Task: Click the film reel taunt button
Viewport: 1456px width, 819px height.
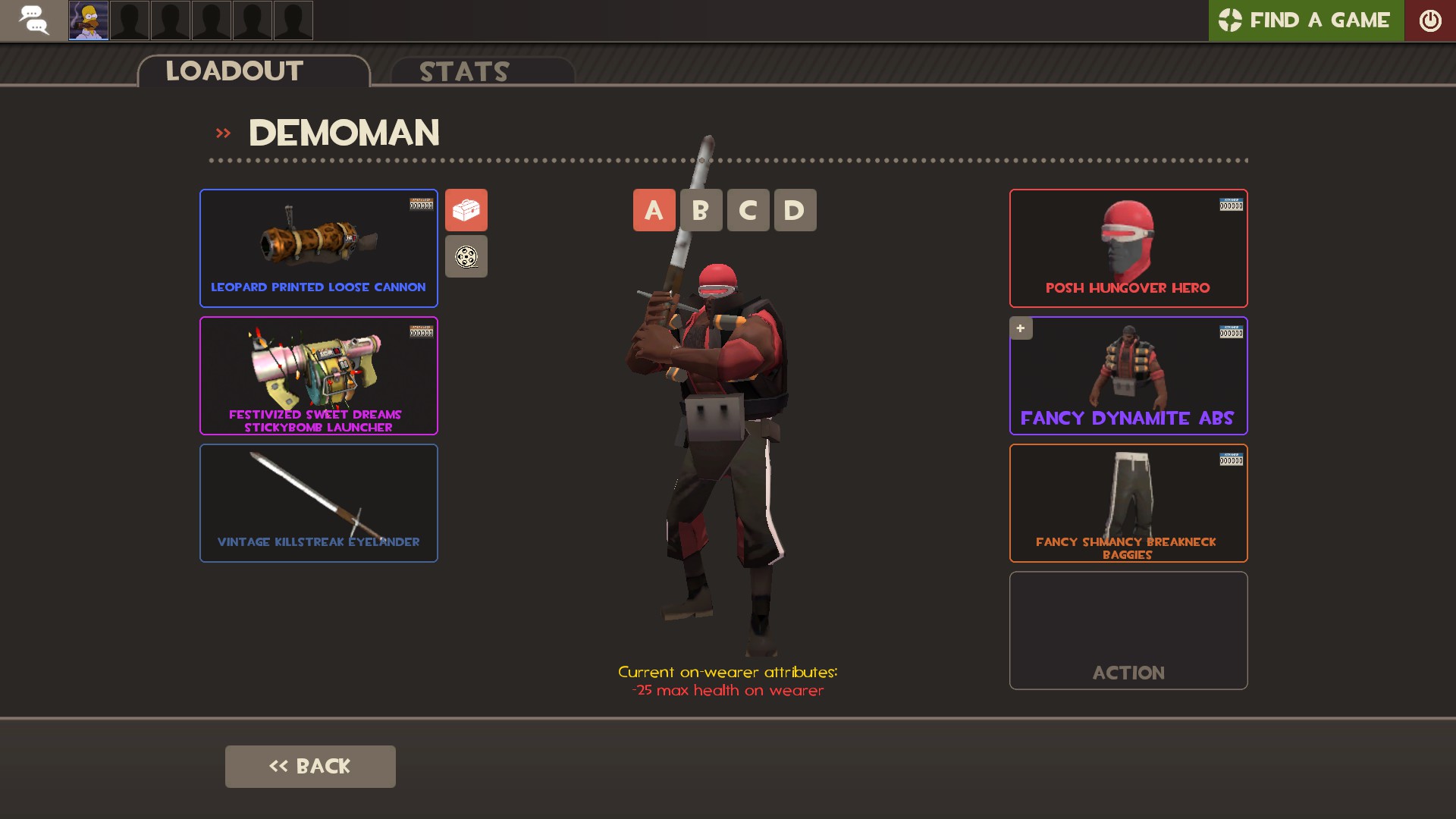Action: pos(466,256)
